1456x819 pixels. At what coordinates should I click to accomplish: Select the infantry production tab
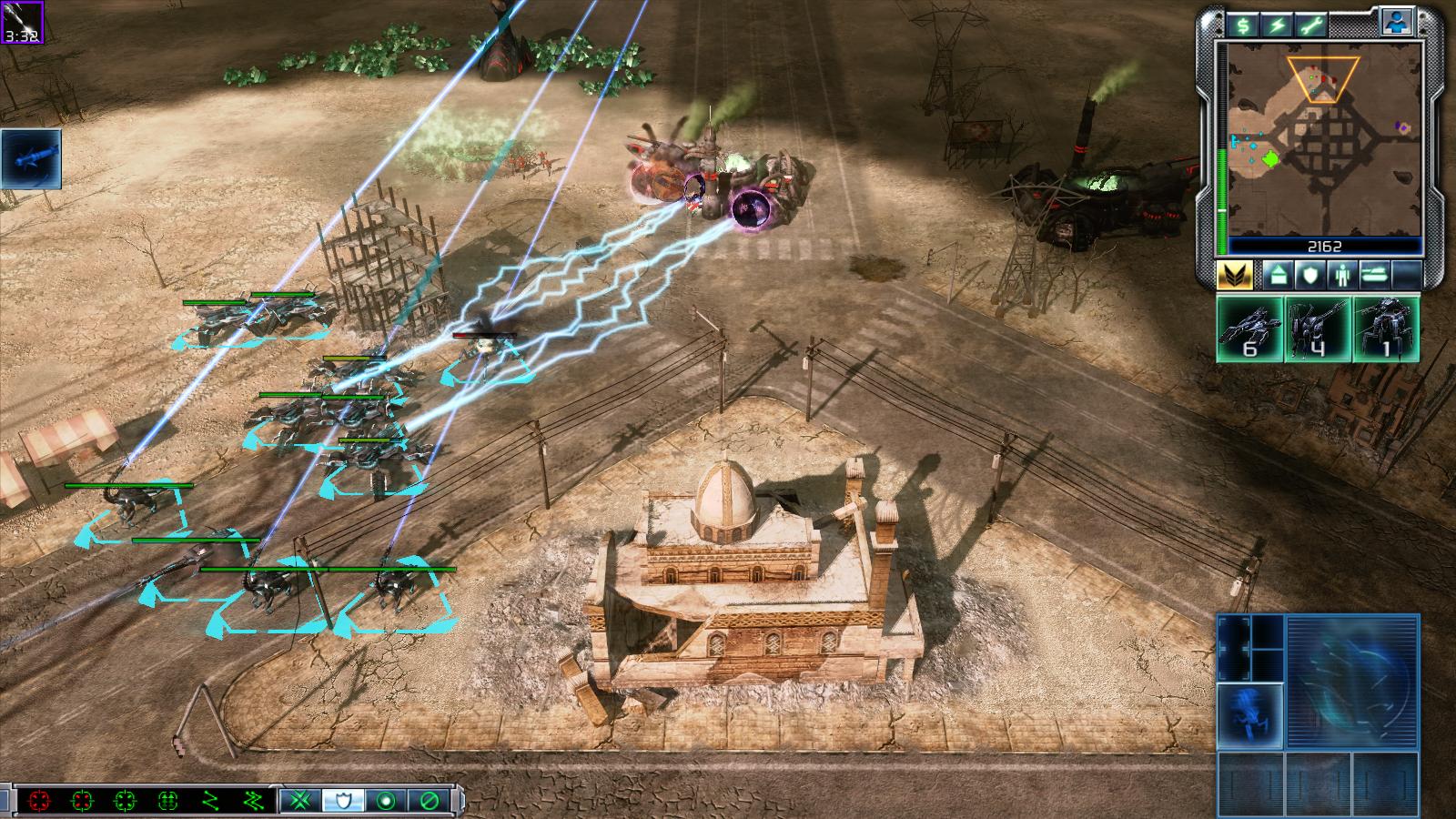click(1342, 274)
